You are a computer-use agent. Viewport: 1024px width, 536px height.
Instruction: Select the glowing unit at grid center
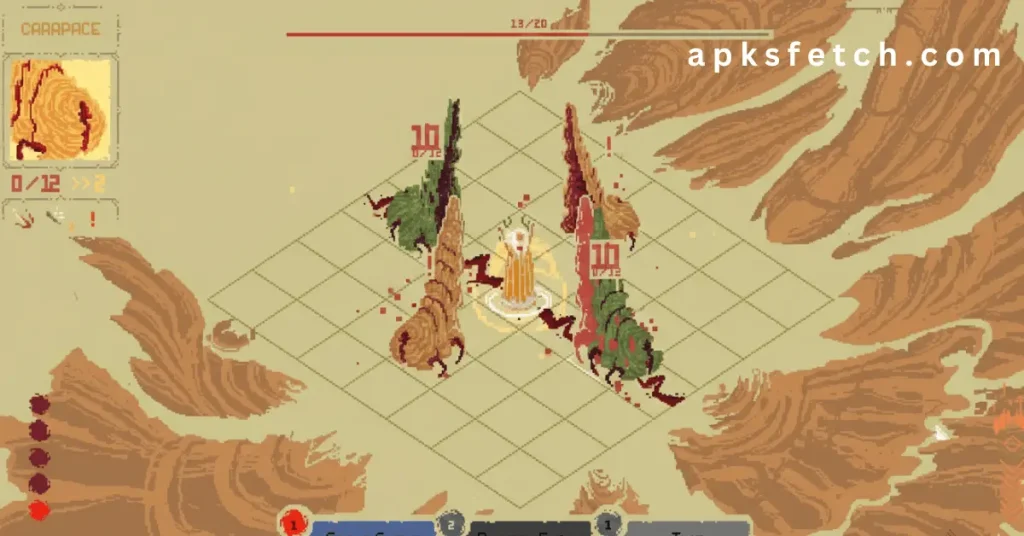coord(518,270)
